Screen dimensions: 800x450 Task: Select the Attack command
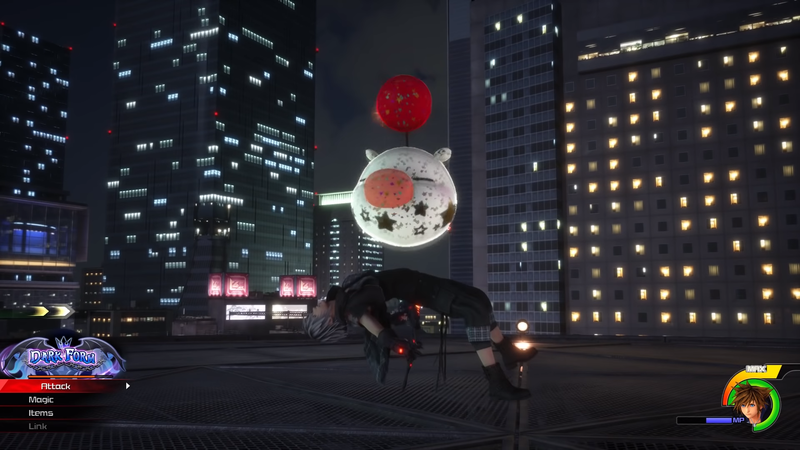pos(56,385)
